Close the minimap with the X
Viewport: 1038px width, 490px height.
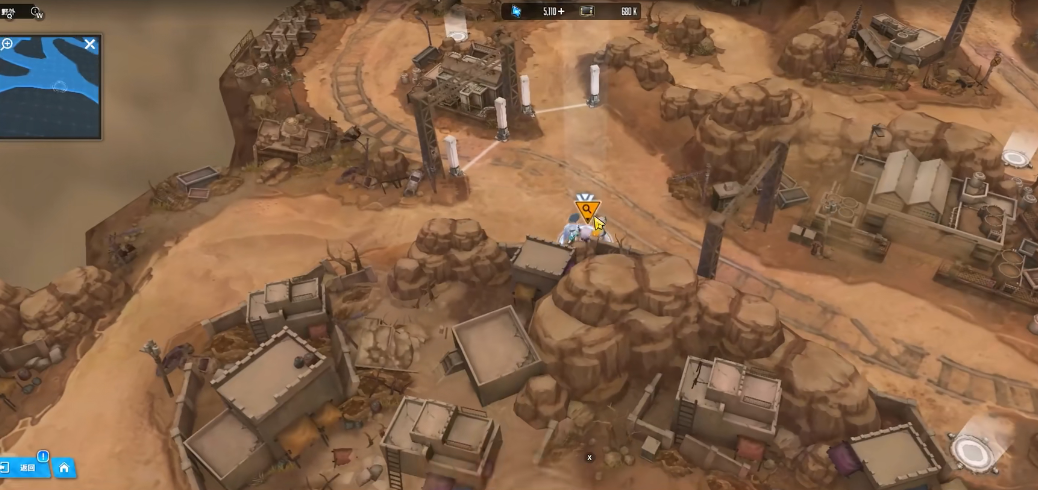(x=90, y=44)
